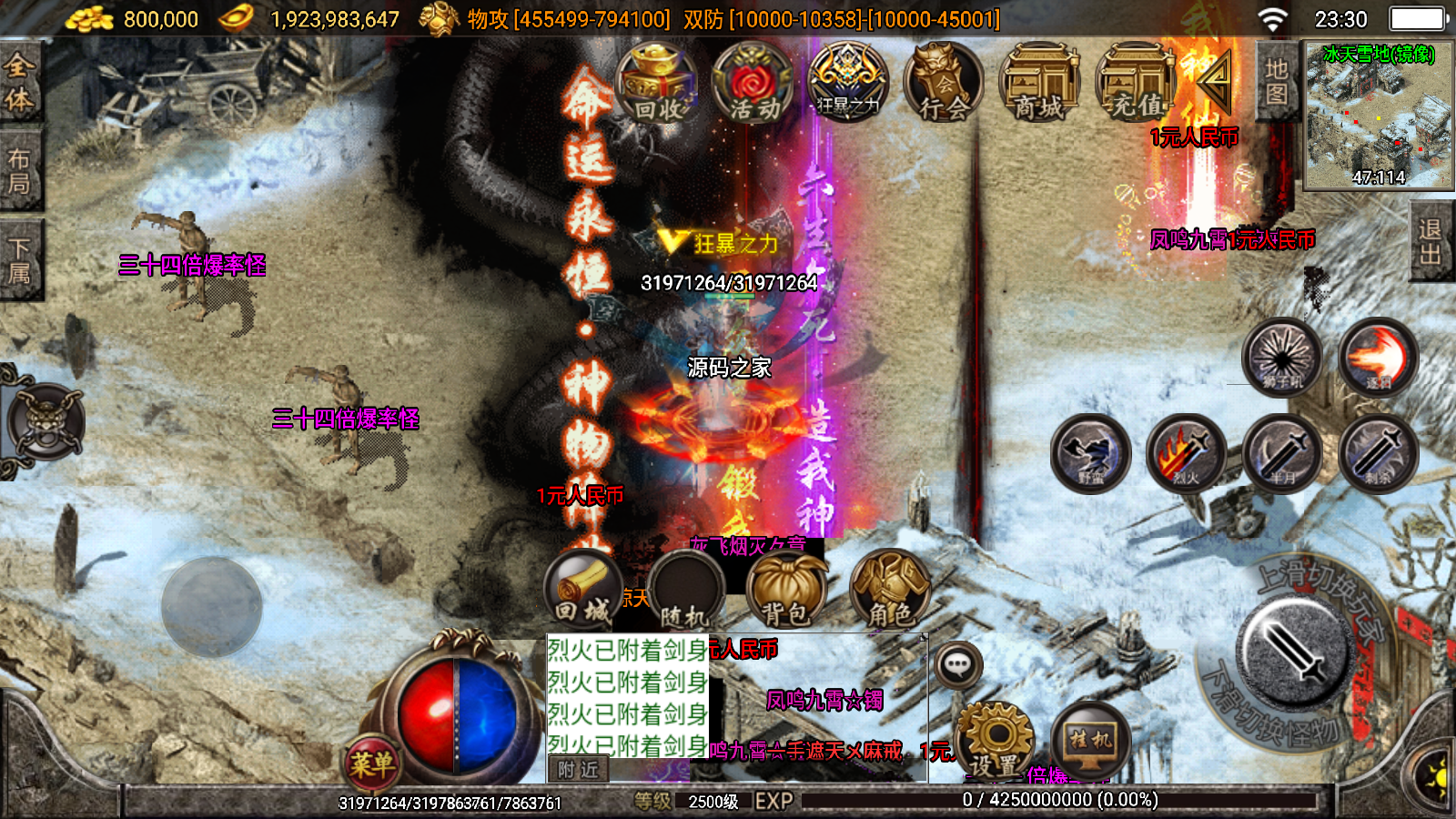The image size is (1456, 819).
Task: Toggle 挂机 auto-battle mode
Action: pos(1090,741)
